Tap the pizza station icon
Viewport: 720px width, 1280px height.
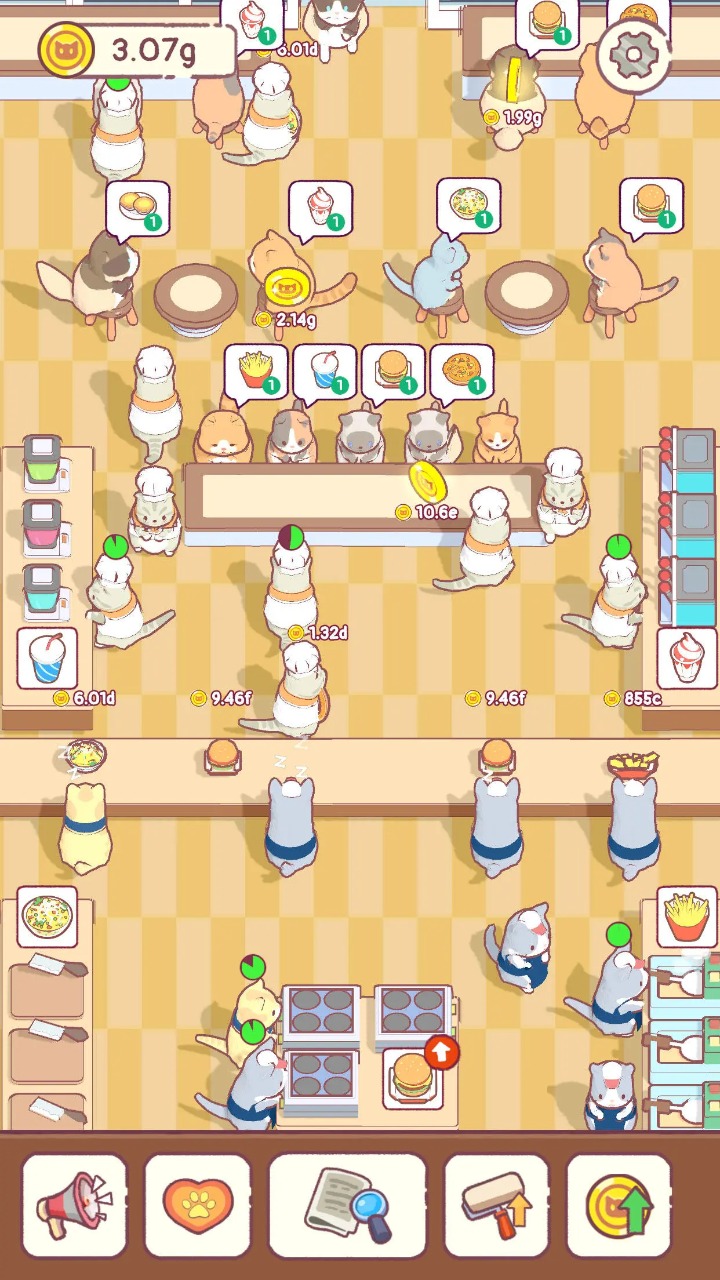point(47,917)
